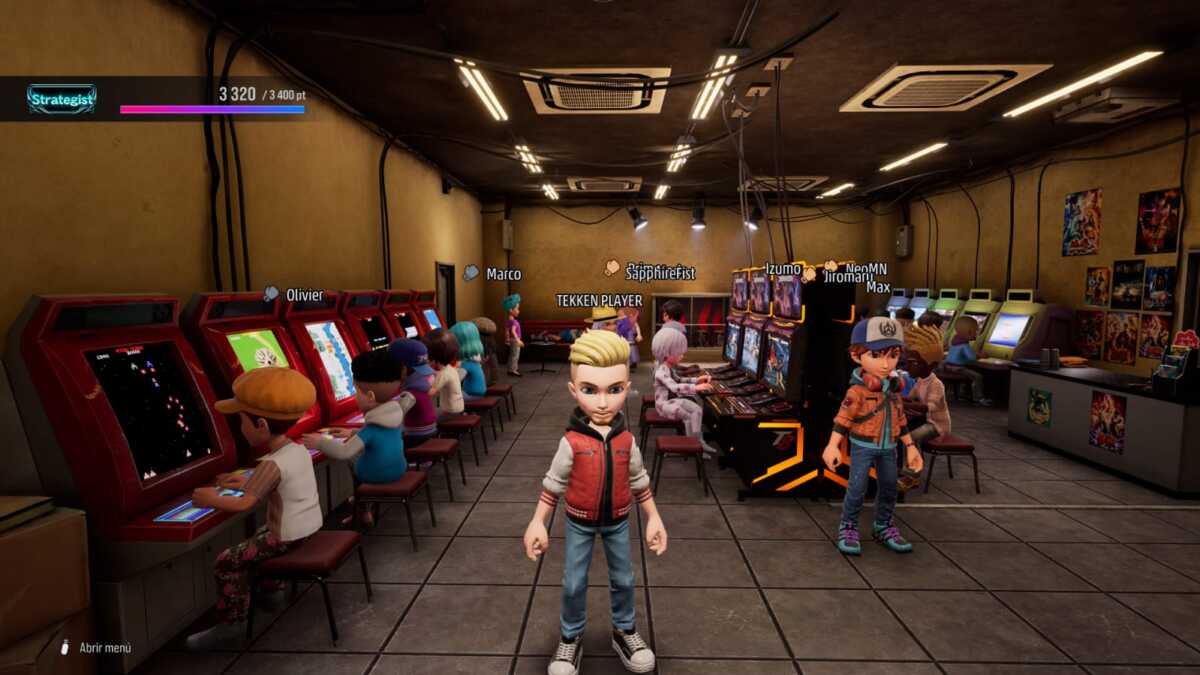Choose the TEKKEN PLAYER name tag
The height and width of the screenshot is (675, 1200).
tap(599, 300)
